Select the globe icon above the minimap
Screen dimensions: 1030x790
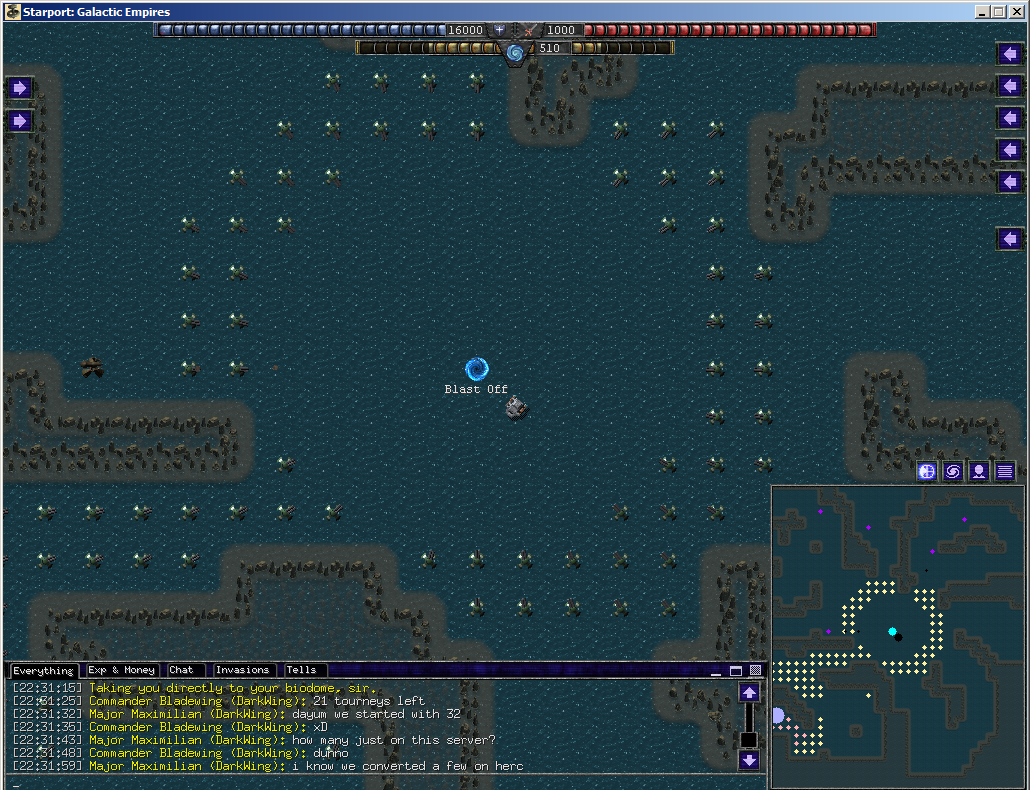click(927, 472)
